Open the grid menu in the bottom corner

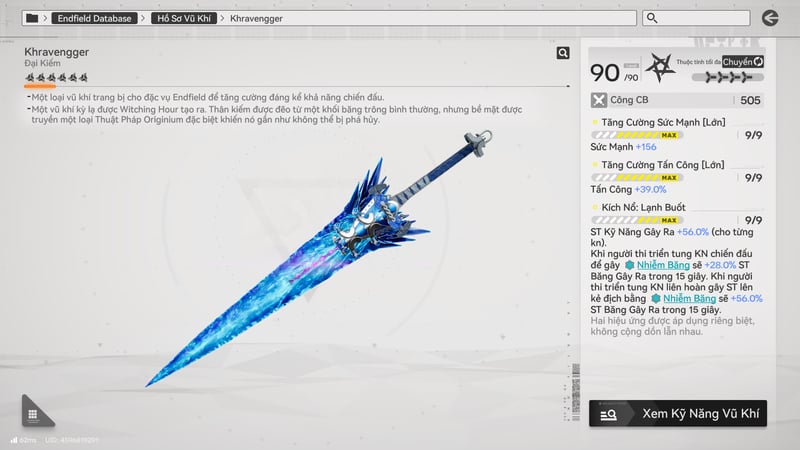(33, 414)
